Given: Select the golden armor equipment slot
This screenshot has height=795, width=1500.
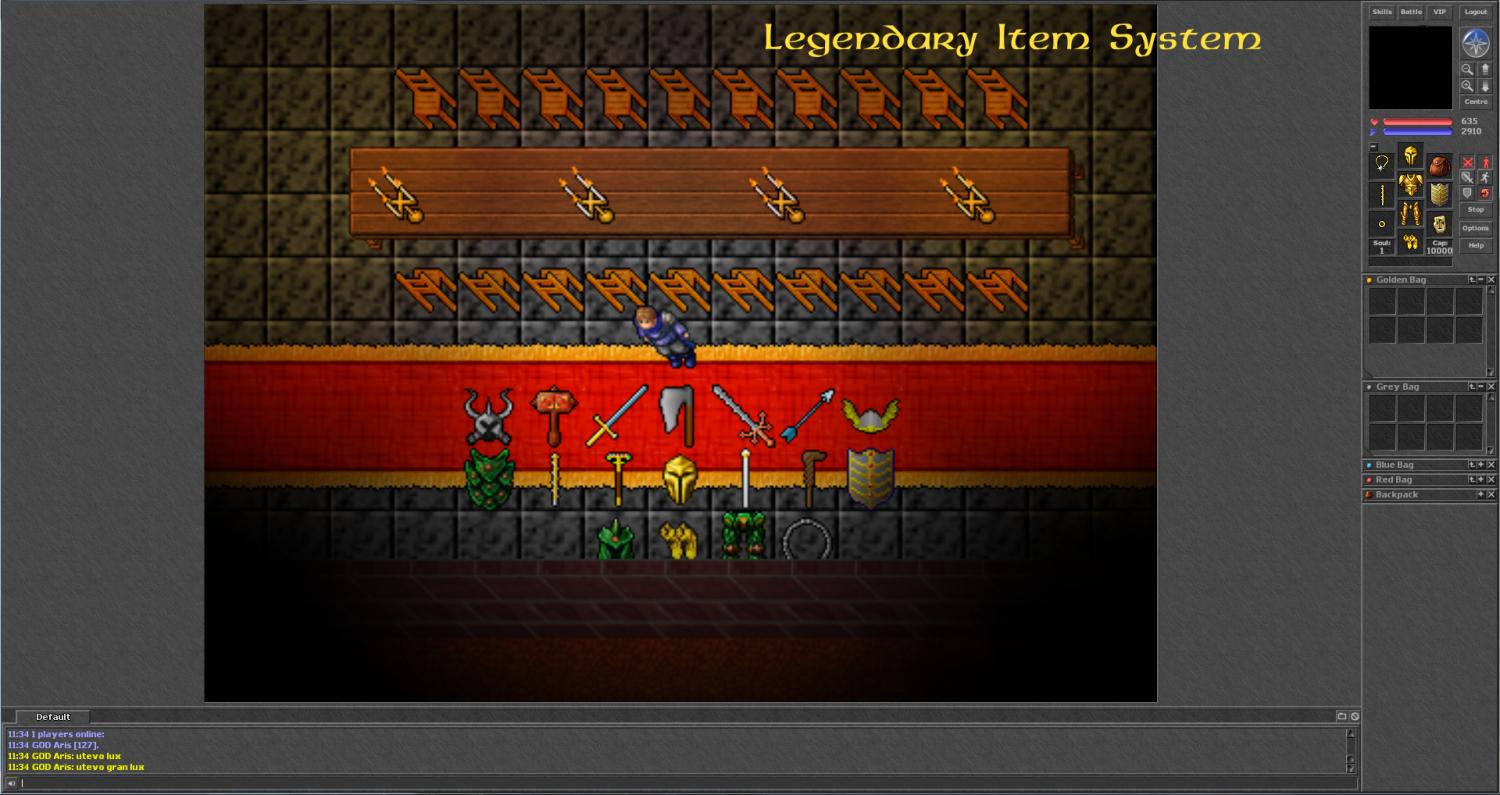Looking at the screenshot, I should (1410, 185).
